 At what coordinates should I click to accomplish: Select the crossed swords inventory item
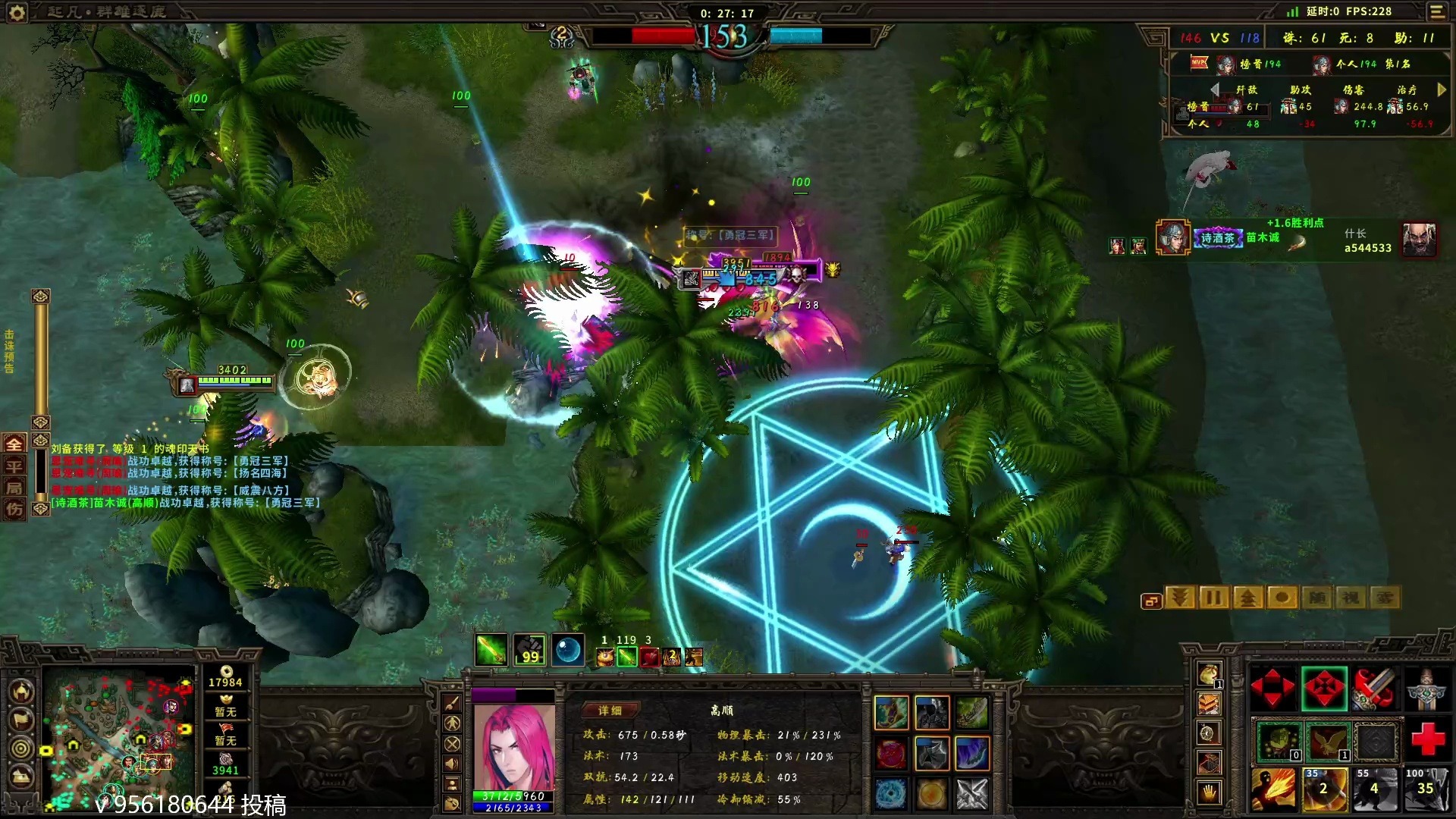(971, 794)
